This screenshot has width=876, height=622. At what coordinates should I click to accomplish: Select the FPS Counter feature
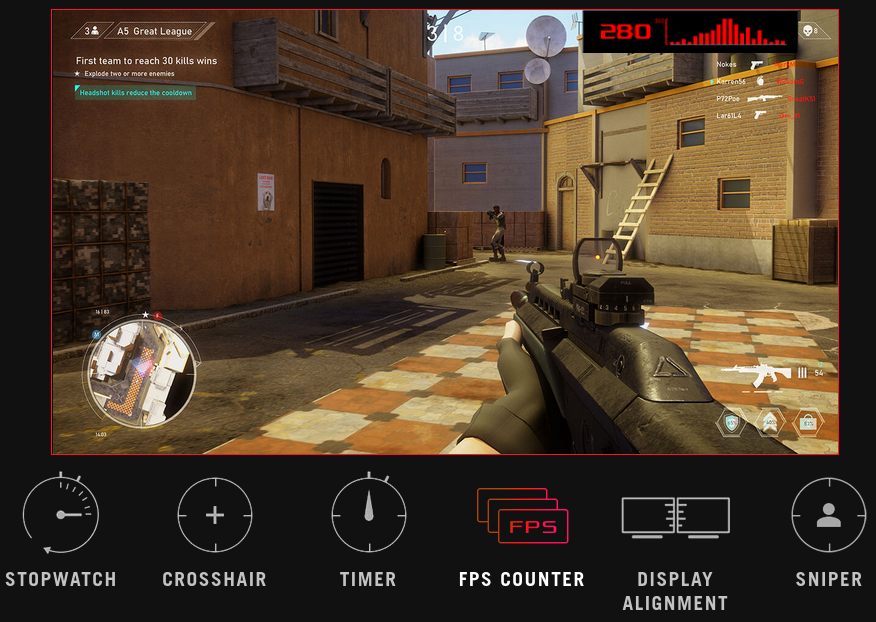point(522,515)
